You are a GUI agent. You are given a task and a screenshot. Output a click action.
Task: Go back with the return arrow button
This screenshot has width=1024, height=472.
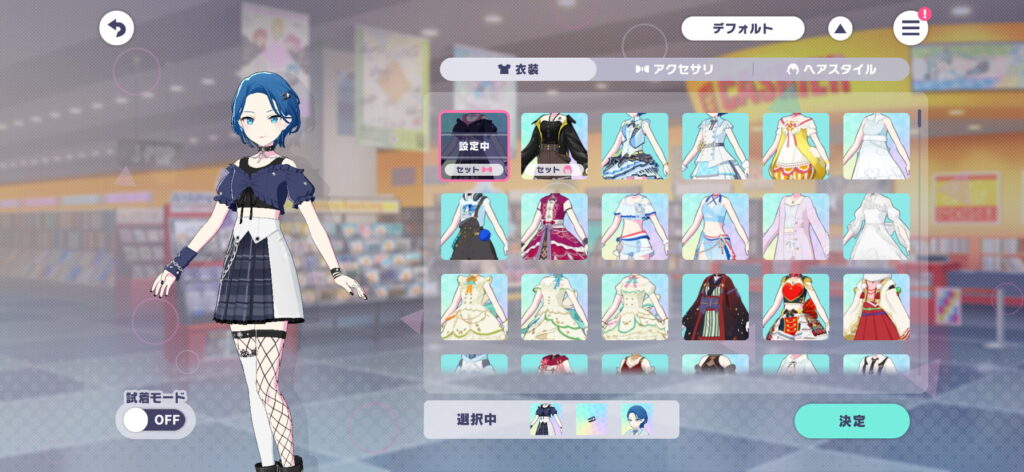point(117,29)
